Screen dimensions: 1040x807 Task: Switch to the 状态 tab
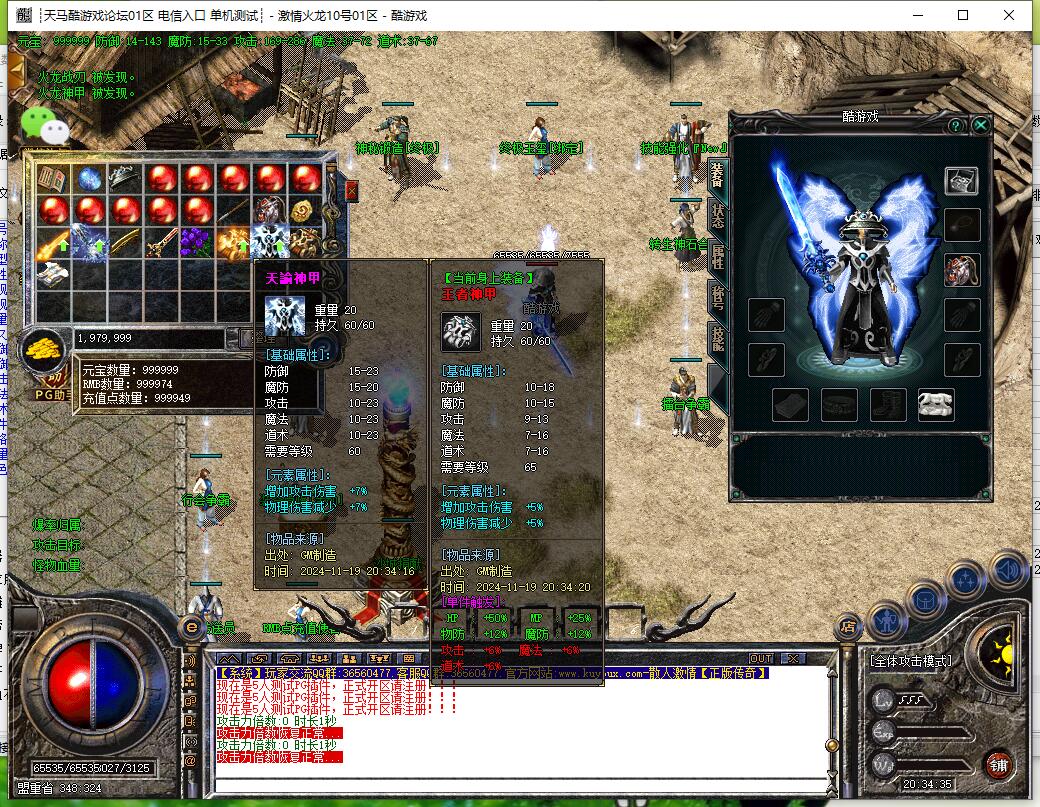(717, 215)
